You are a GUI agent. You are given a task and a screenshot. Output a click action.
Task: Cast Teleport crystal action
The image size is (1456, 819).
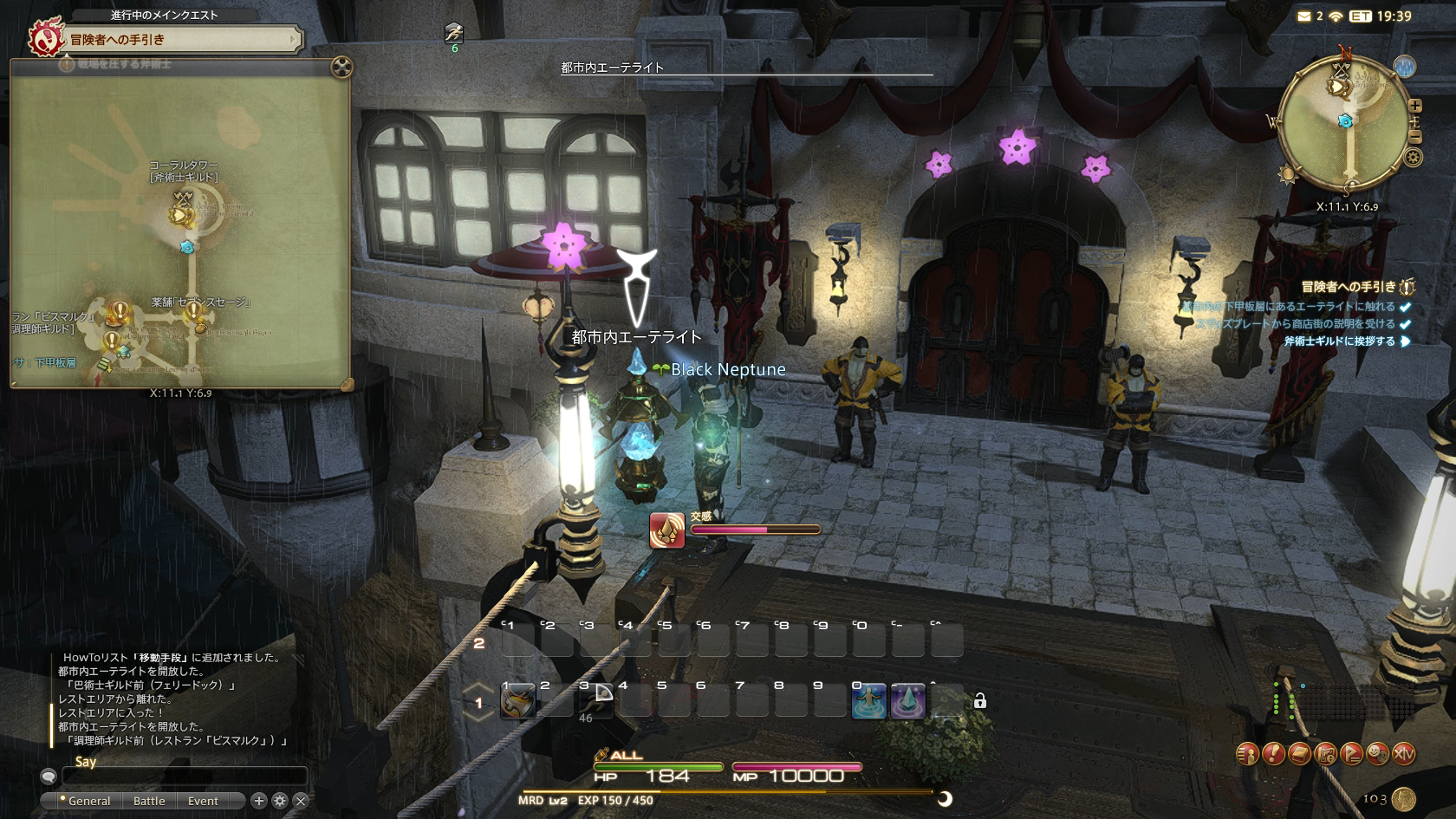(x=908, y=700)
